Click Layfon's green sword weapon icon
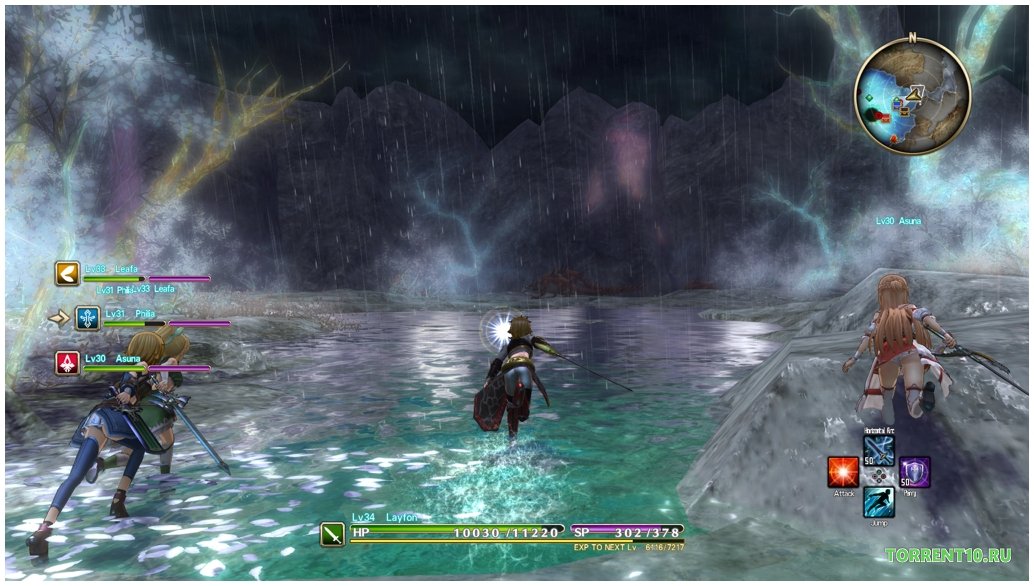 coord(333,534)
